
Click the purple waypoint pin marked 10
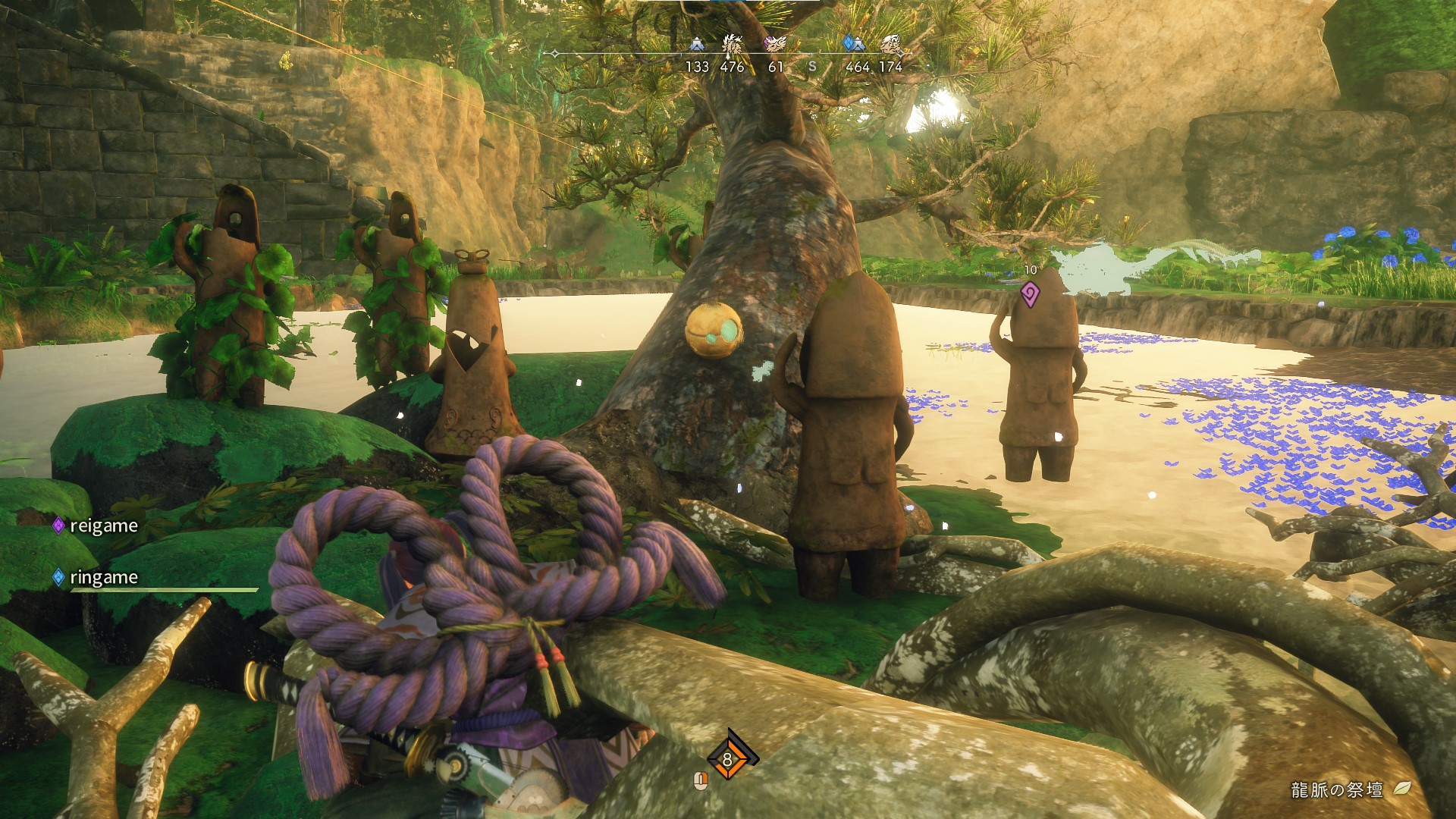pyautogui.click(x=1030, y=293)
